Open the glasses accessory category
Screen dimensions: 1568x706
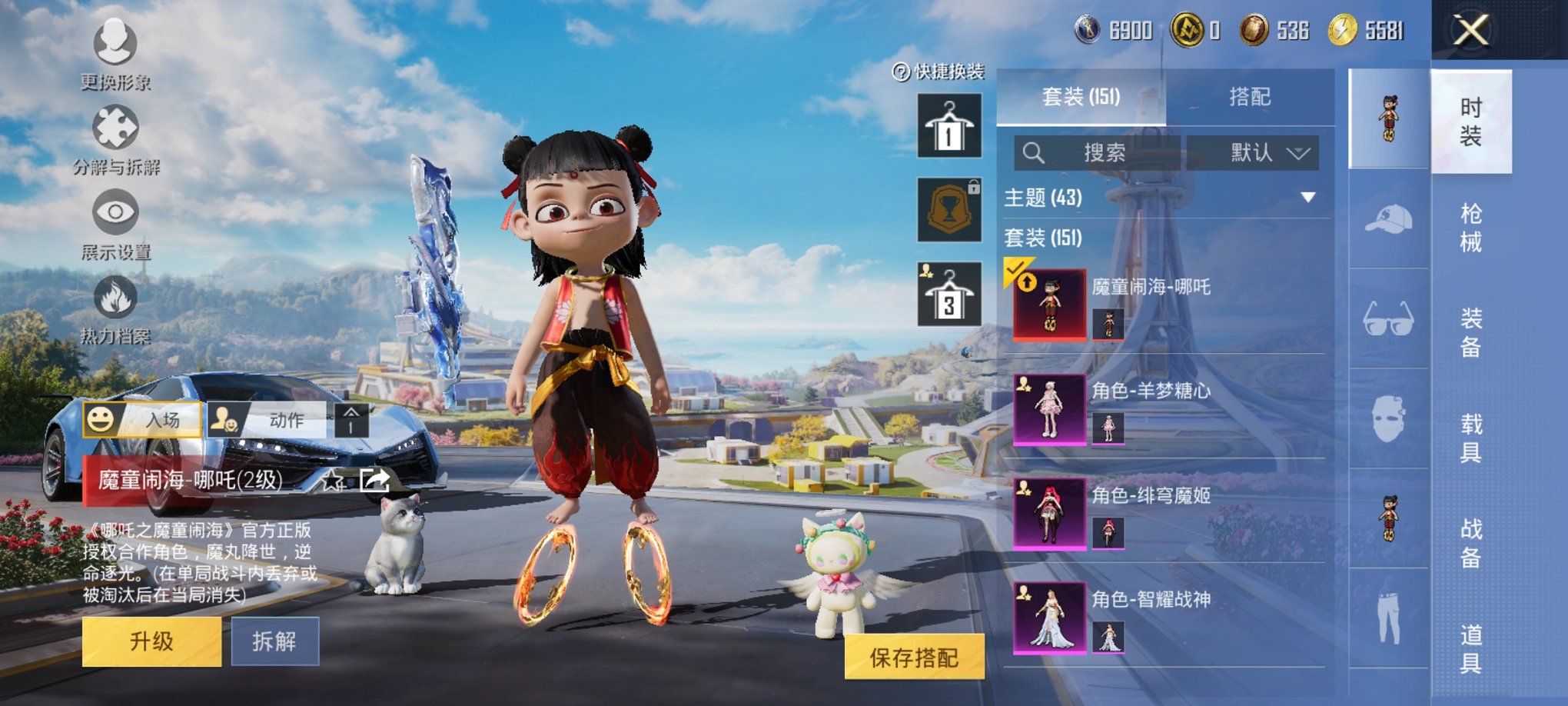point(1388,318)
